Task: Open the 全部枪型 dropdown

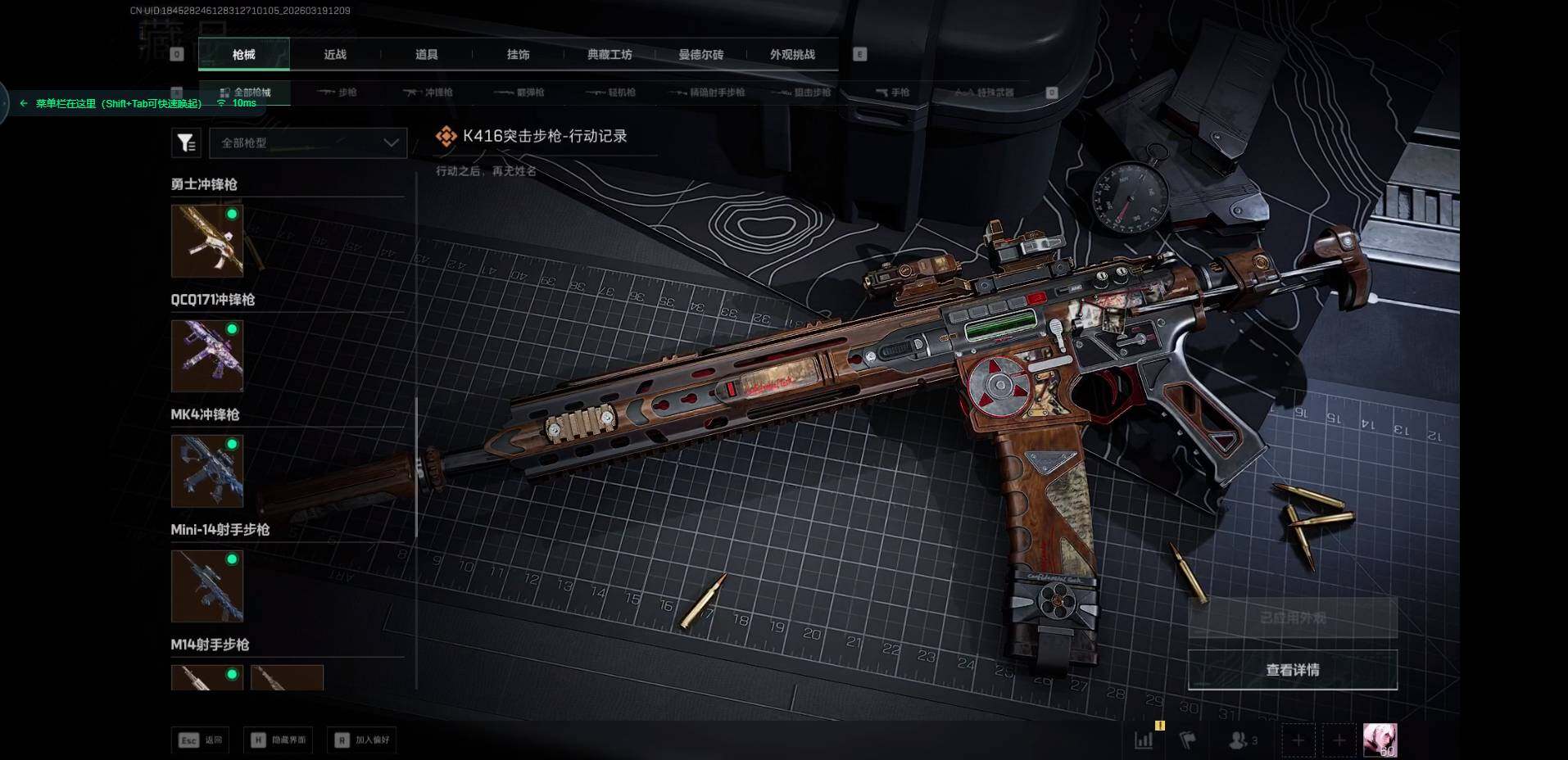Action: [308, 142]
